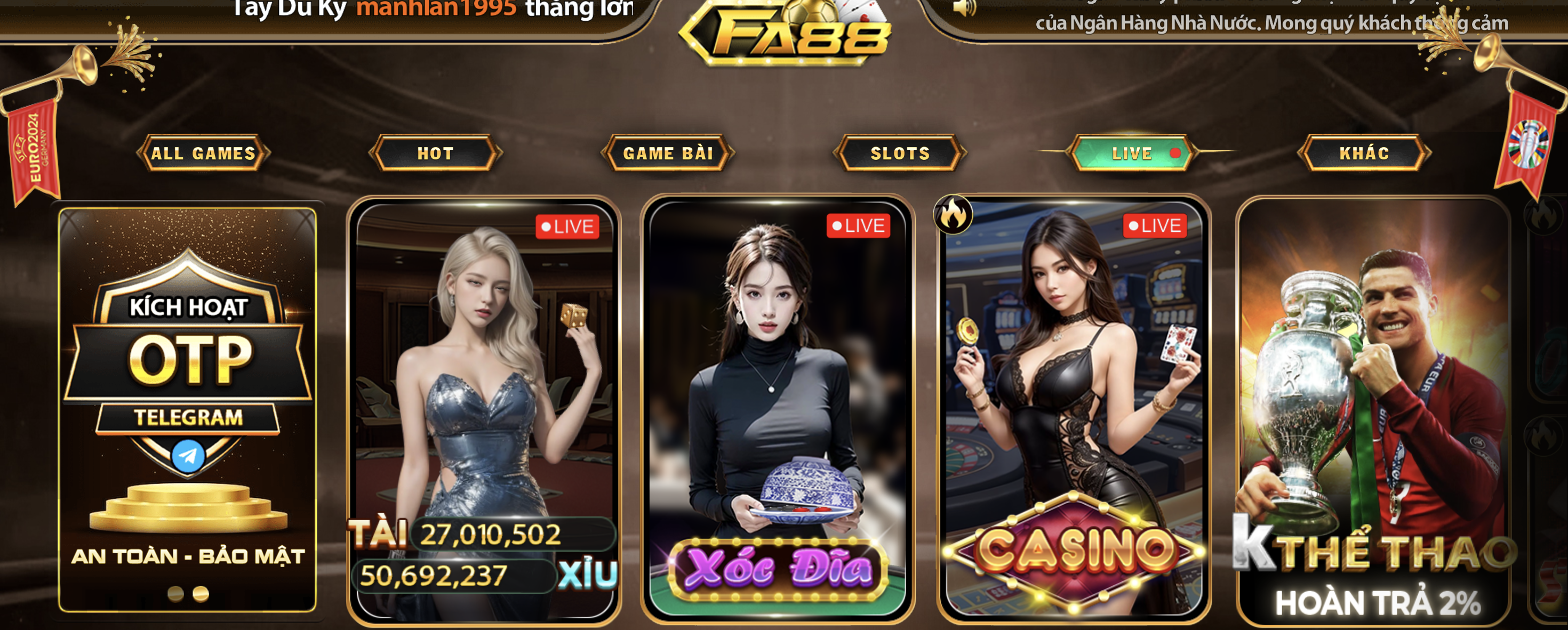This screenshot has width=1568, height=630.
Task: Select the second banner carousel dot
Action: 201,594
